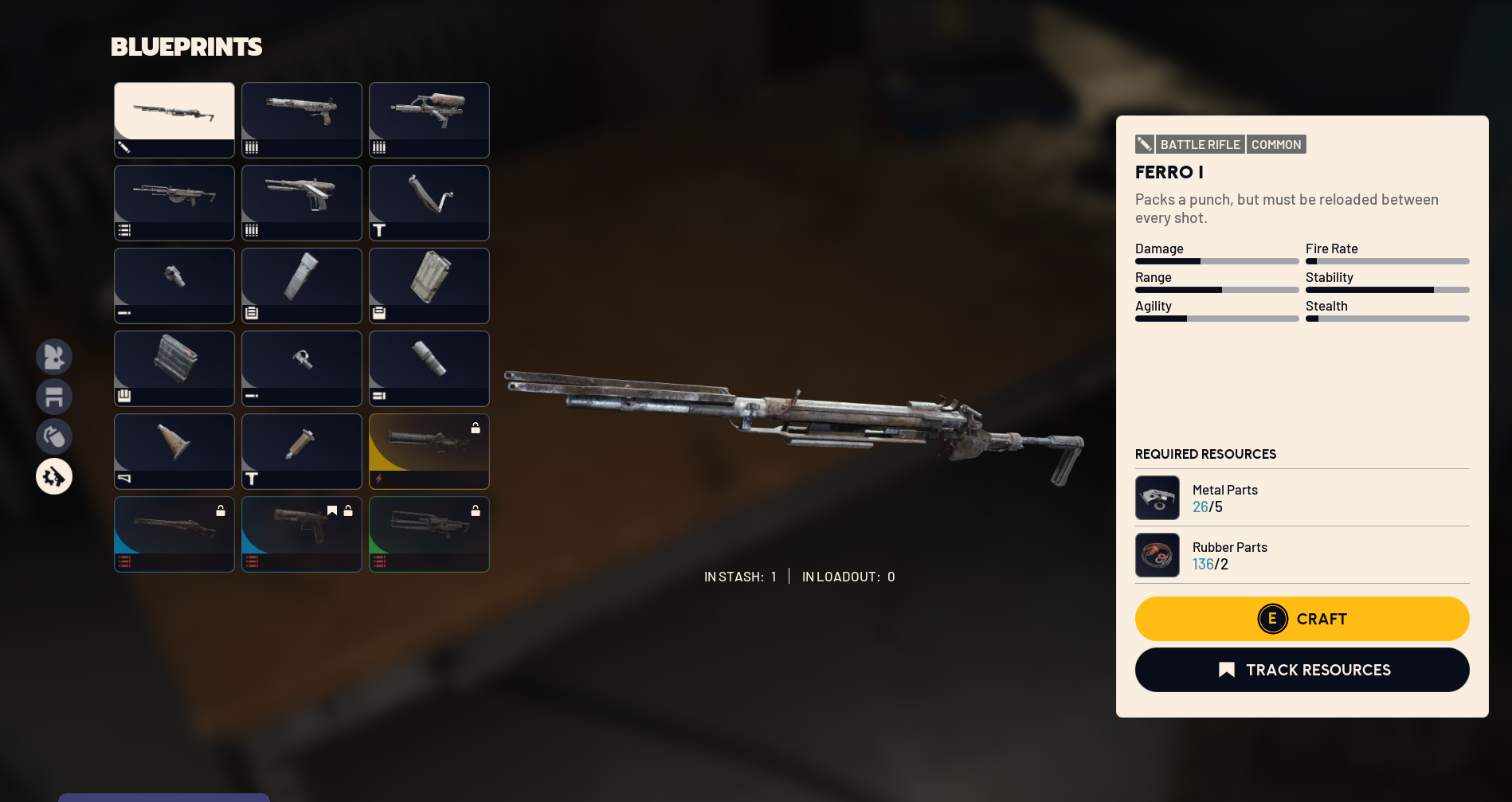The height and width of the screenshot is (802, 1512).
Task: Craft the Ferro I battle rifle
Action: coord(1302,619)
